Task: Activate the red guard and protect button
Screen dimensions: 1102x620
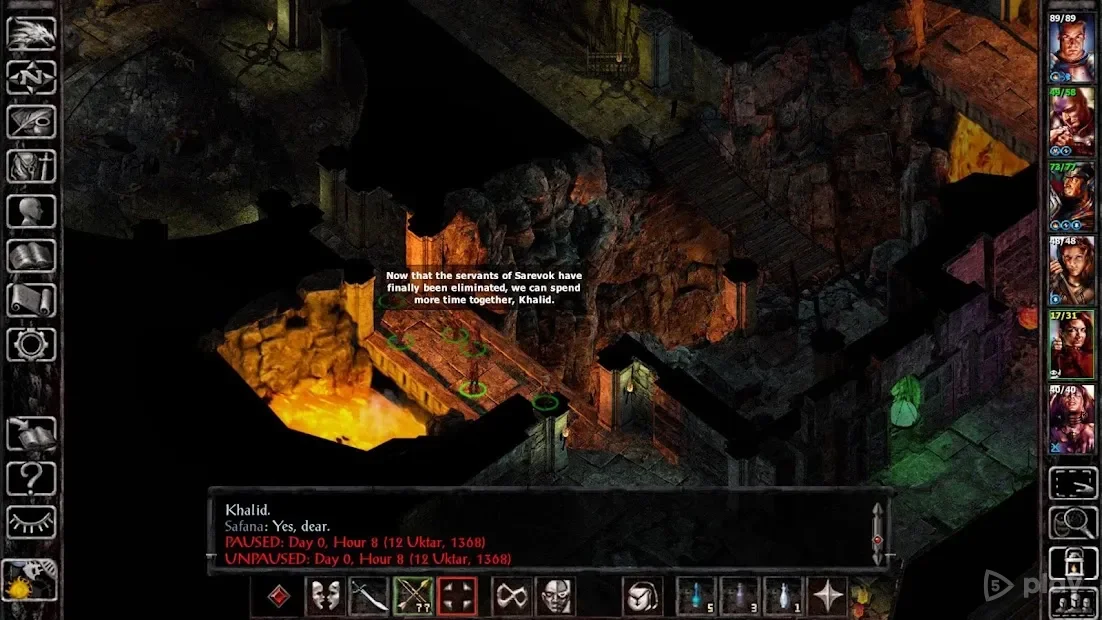Action: (457, 597)
